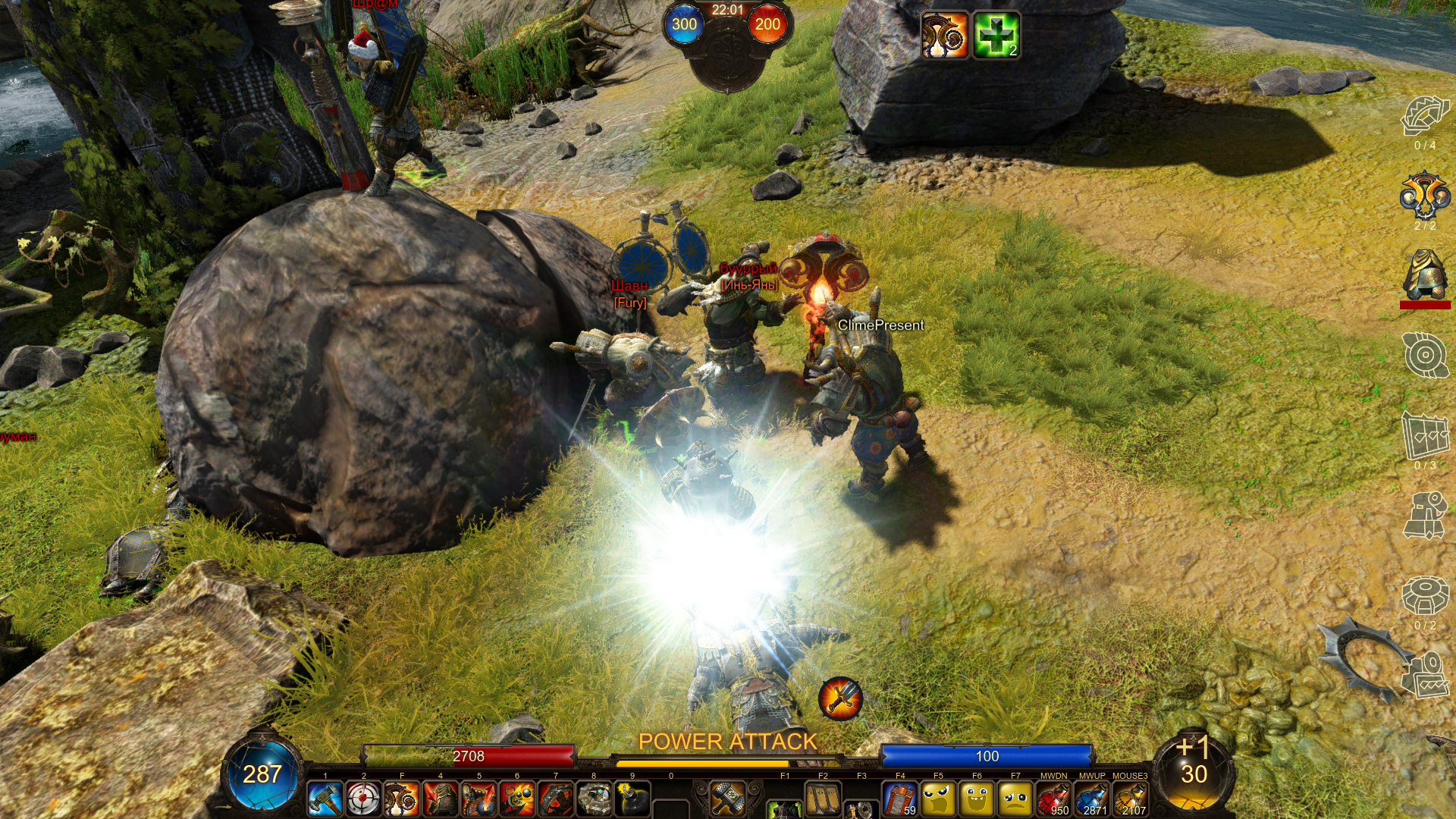
Task: Select the black bomb in slot 9
Action: pos(632,799)
